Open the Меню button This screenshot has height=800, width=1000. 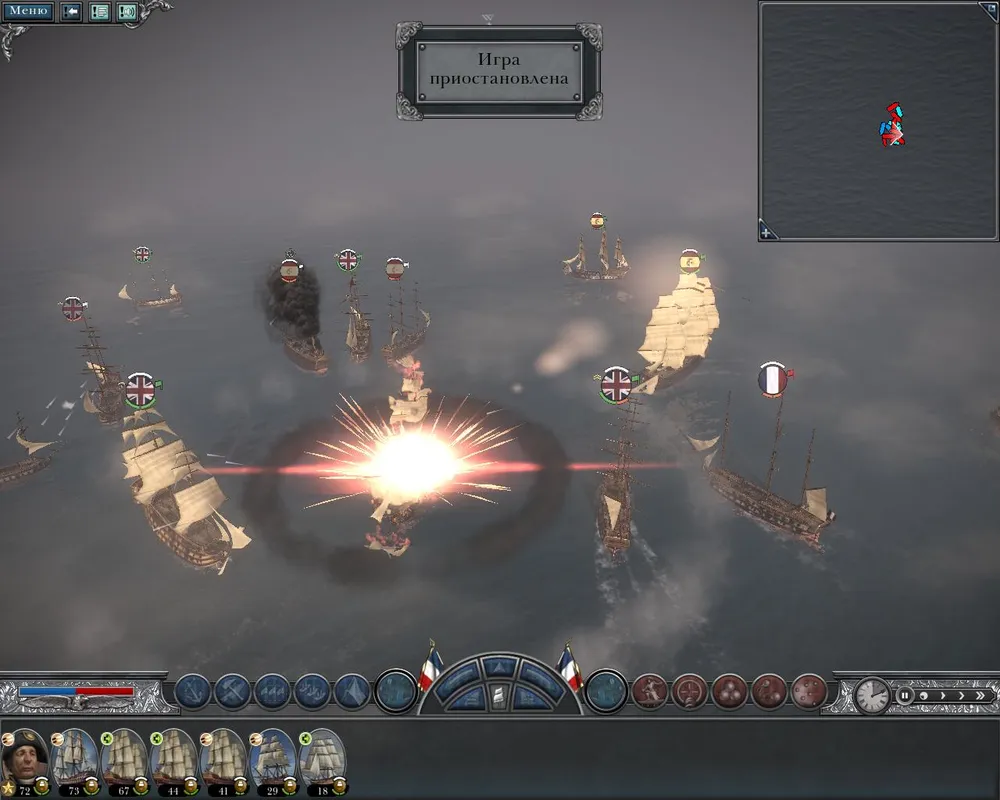[x=28, y=12]
